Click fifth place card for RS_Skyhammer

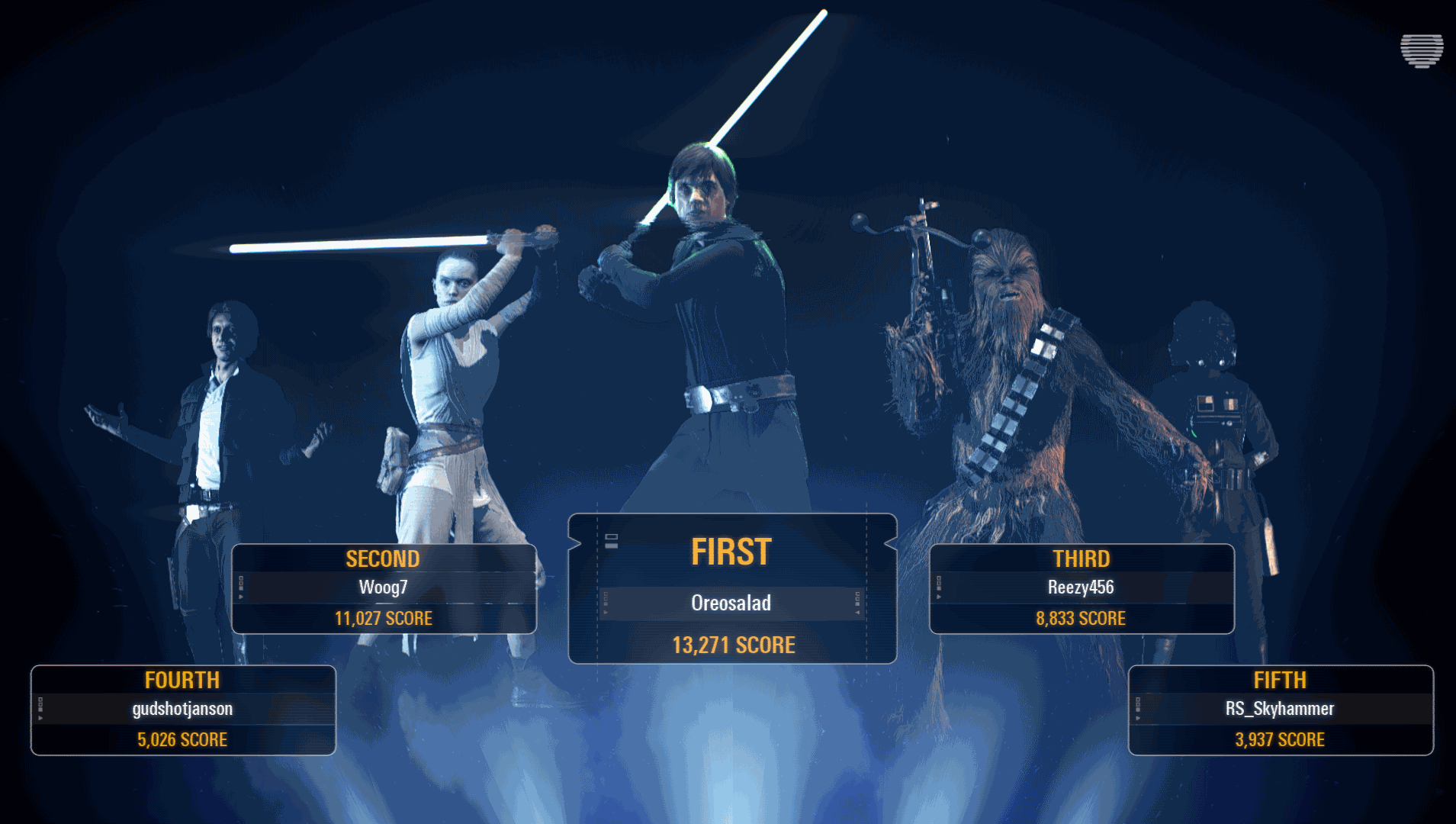[x=1281, y=710]
